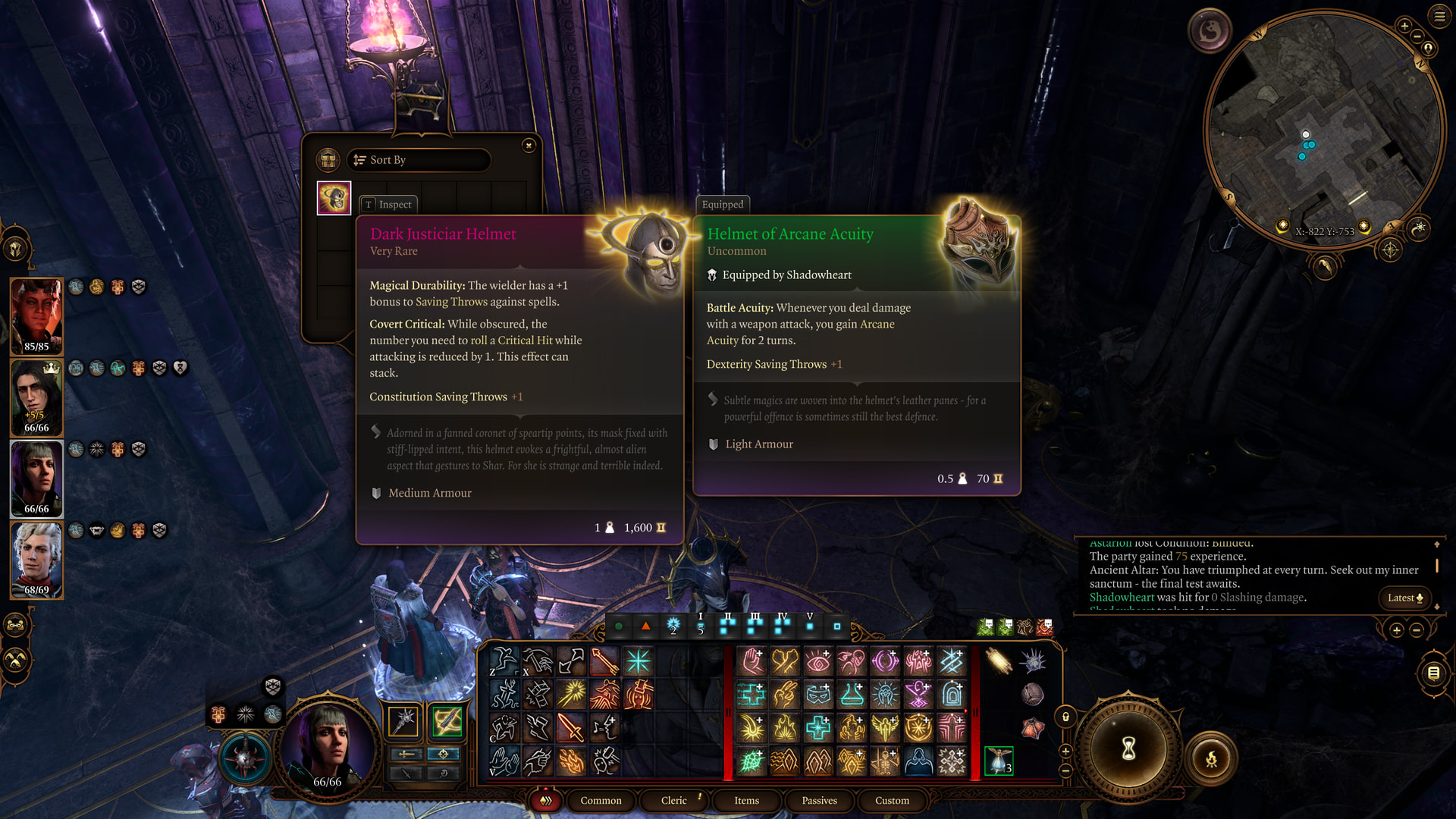Open the main menu hamburger button
The width and height of the screenshot is (1456, 819).
click(x=1439, y=16)
